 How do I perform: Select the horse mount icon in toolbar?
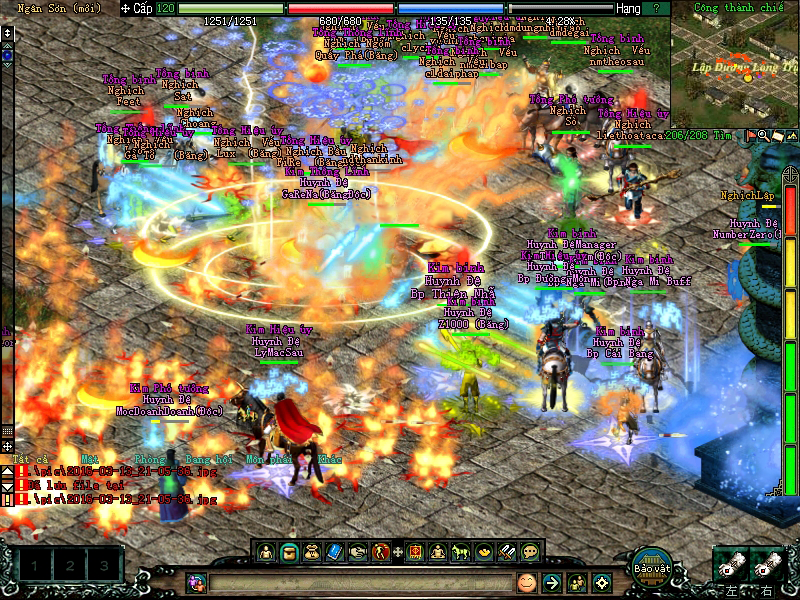[x=461, y=551]
